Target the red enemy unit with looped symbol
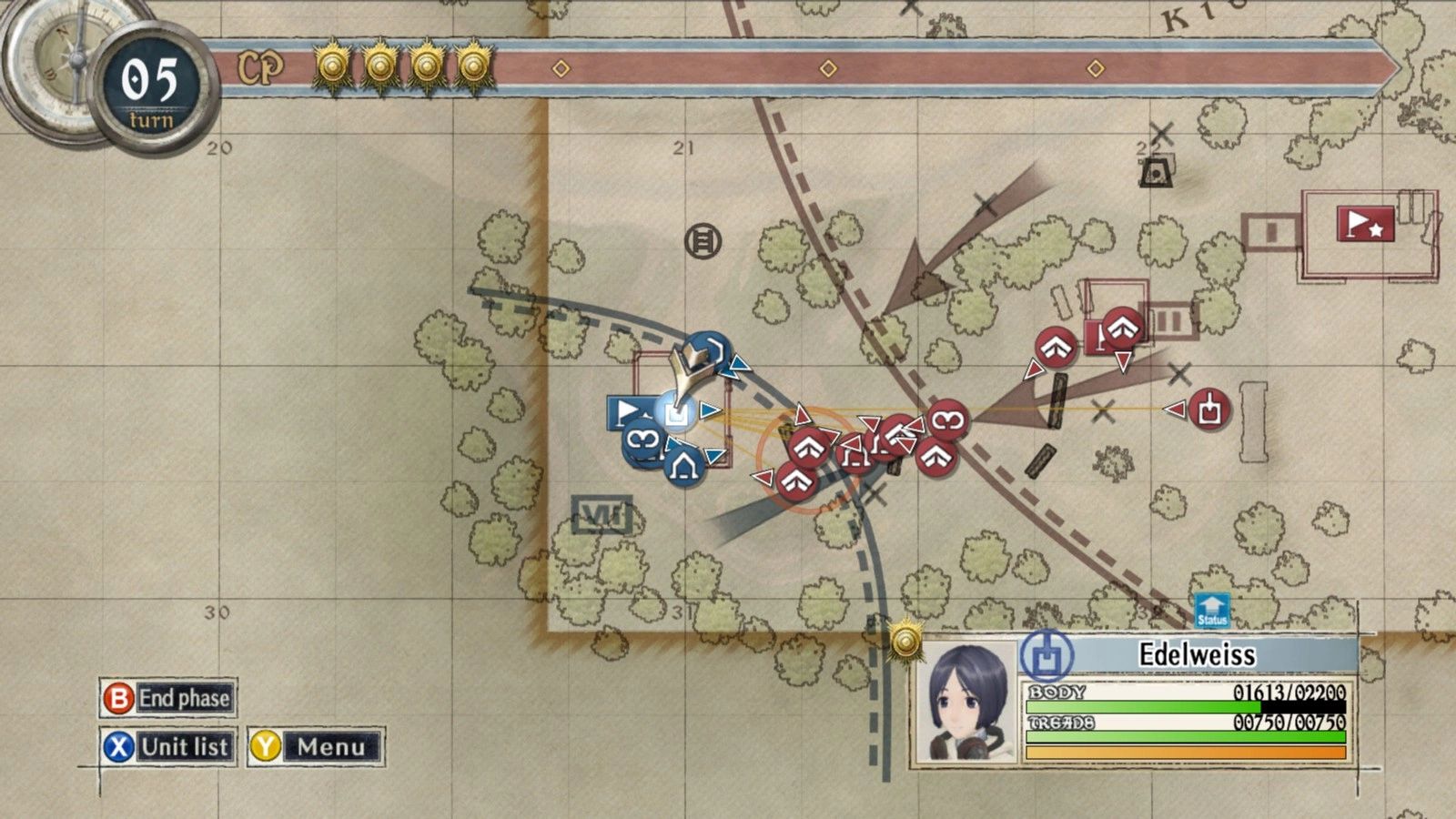 [x=947, y=420]
